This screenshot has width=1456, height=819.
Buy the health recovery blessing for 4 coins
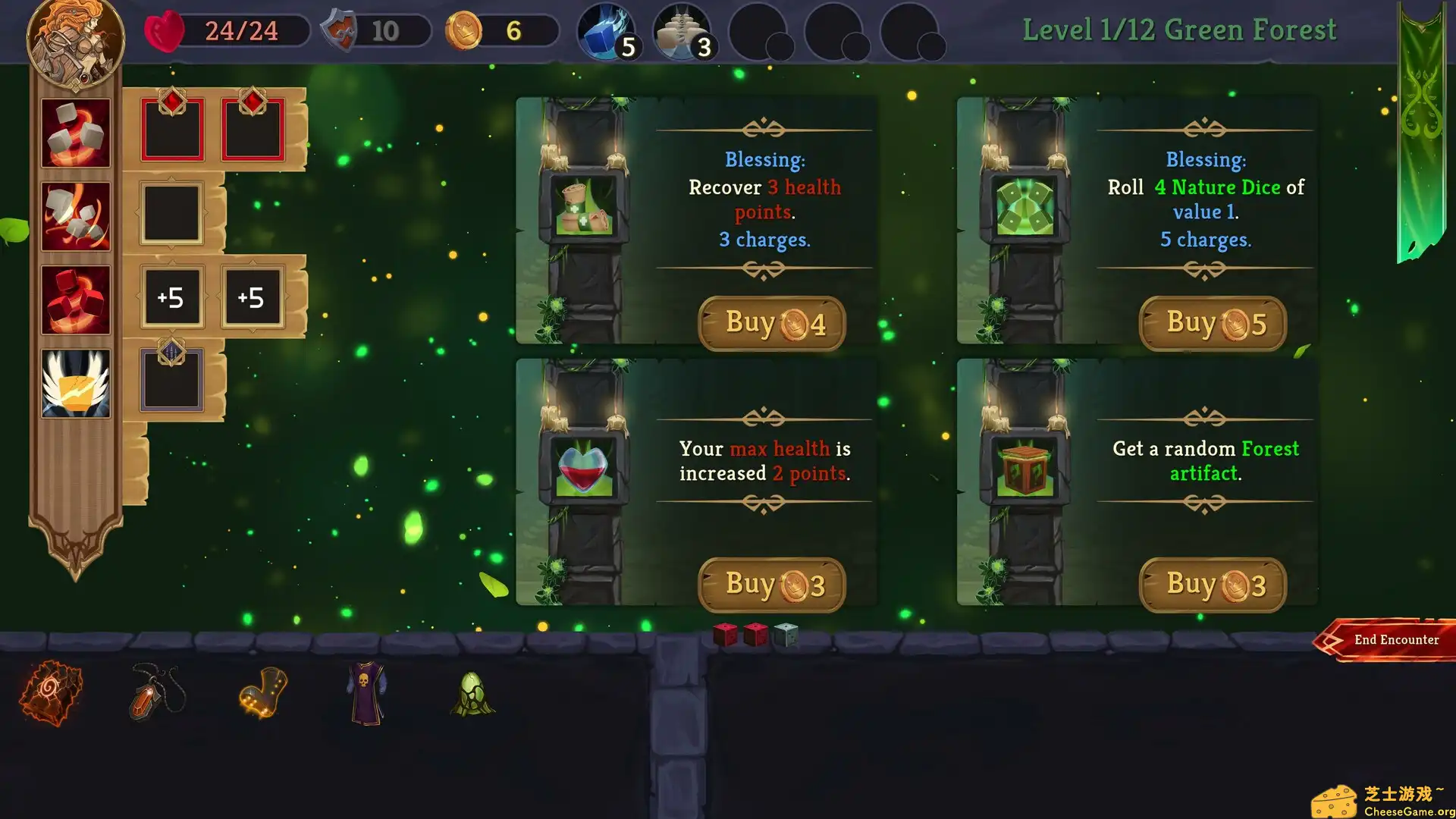click(x=771, y=324)
